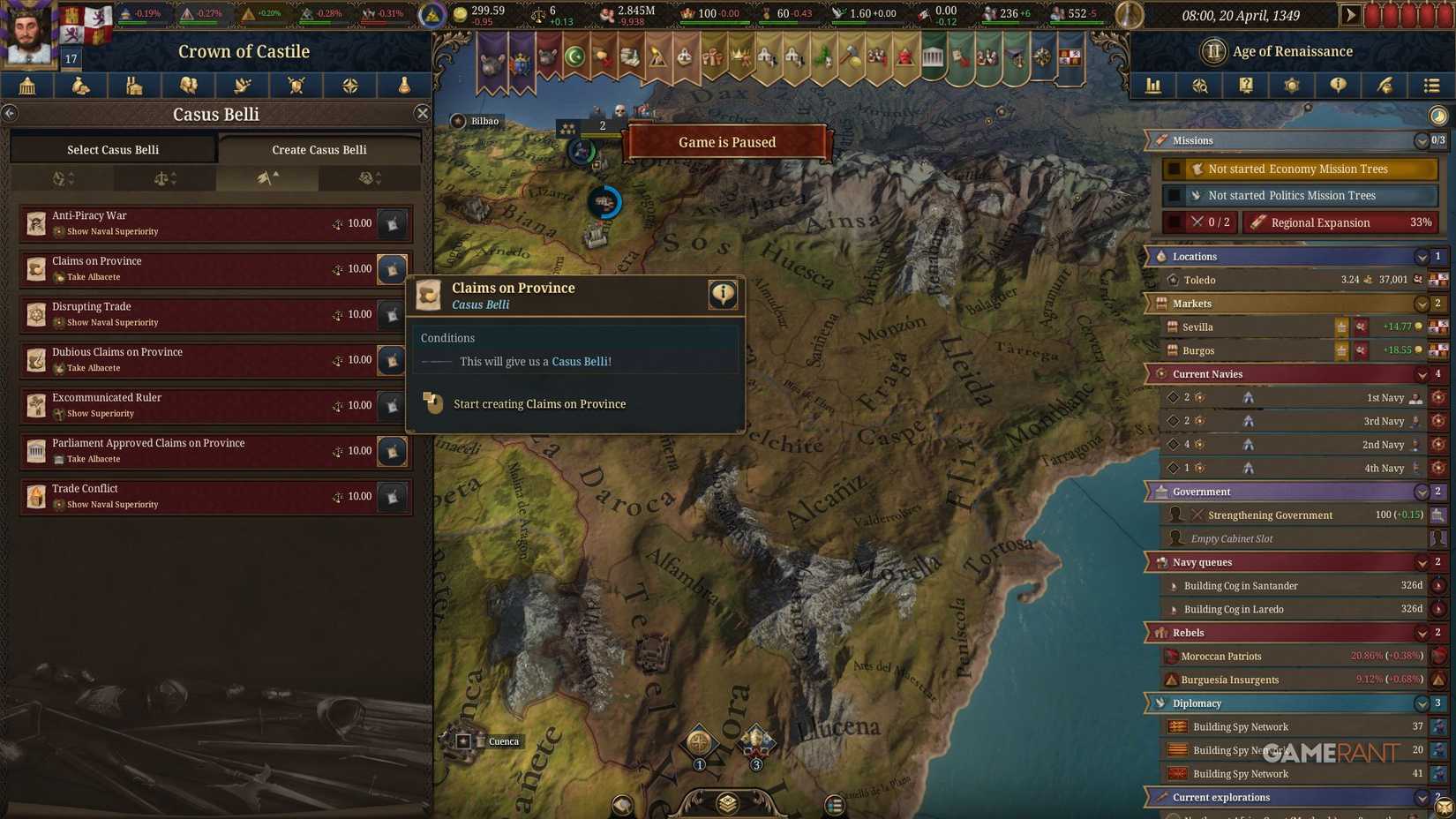Expand the Markets section chevron
Image resolution: width=1456 pixels, height=819 pixels.
[1422, 303]
